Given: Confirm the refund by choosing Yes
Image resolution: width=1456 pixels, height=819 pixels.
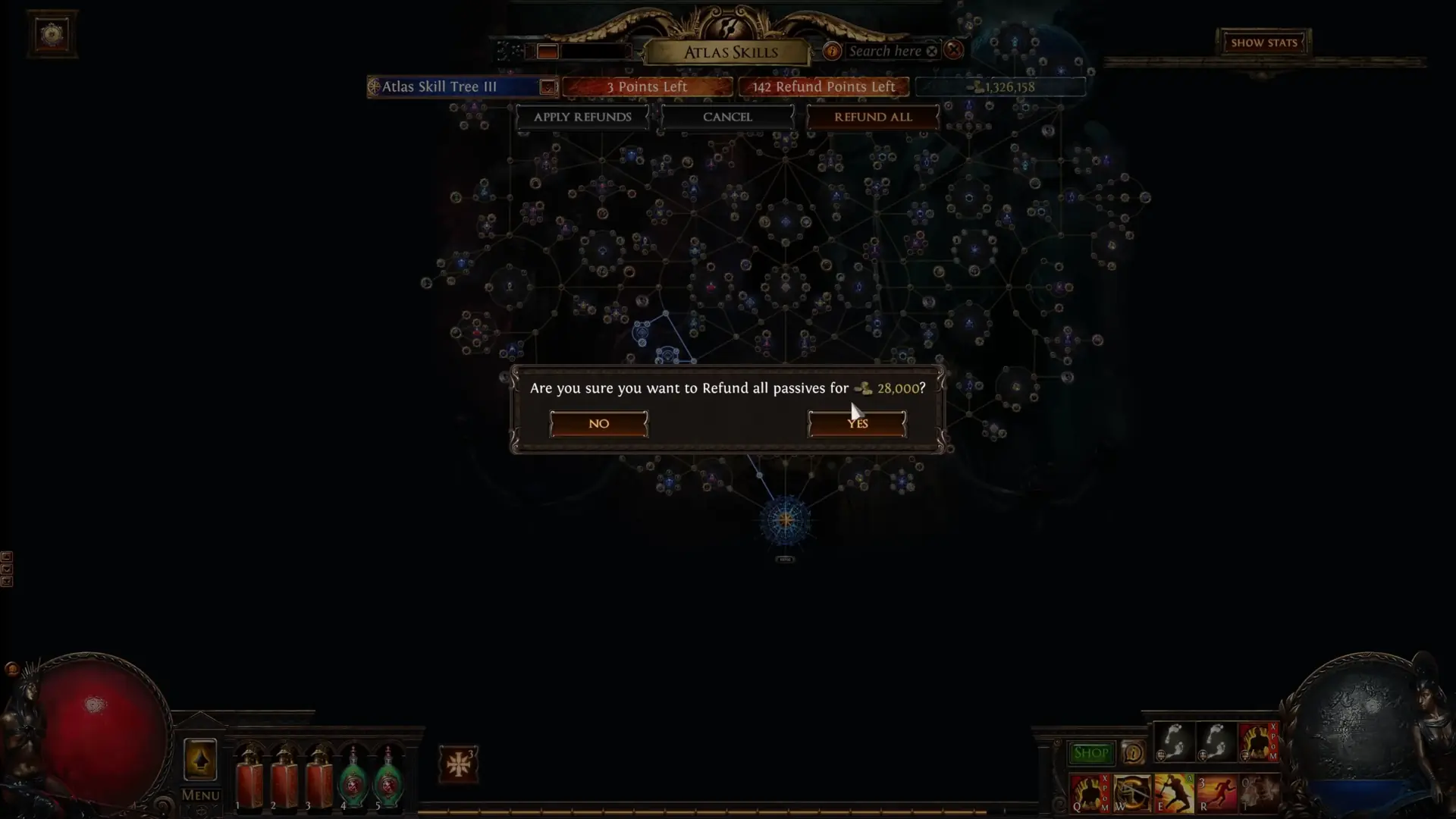Looking at the screenshot, I should coord(857,424).
